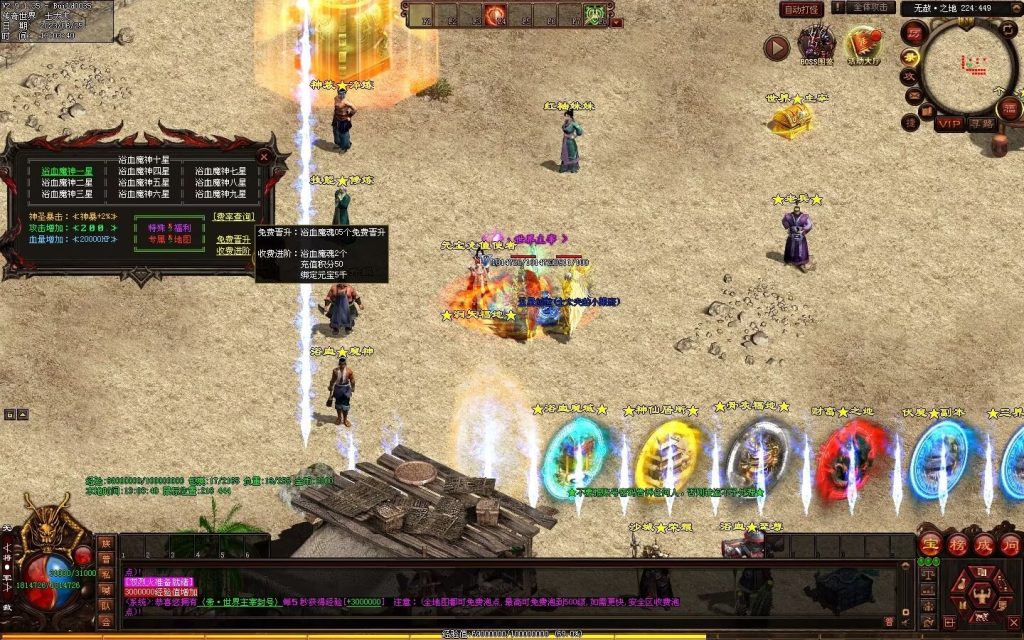Toggle the 自动打怪 auto-fight button
This screenshot has height=640, width=1024.
click(x=803, y=9)
